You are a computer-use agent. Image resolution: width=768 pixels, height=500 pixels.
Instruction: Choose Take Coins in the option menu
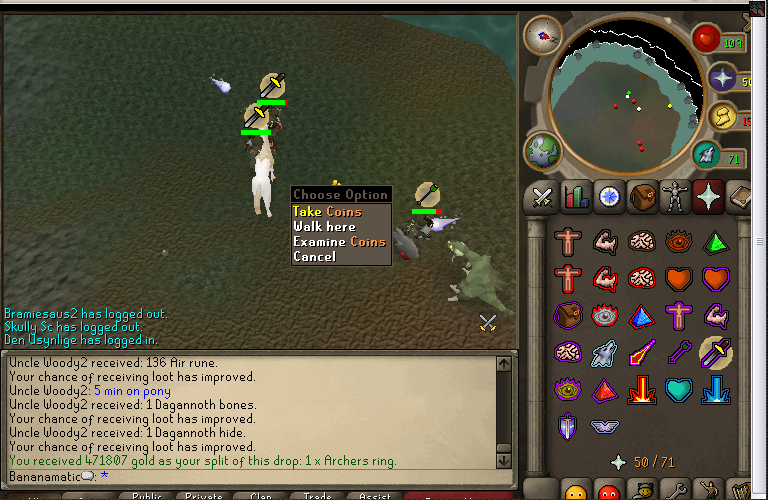(x=327, y=212)
